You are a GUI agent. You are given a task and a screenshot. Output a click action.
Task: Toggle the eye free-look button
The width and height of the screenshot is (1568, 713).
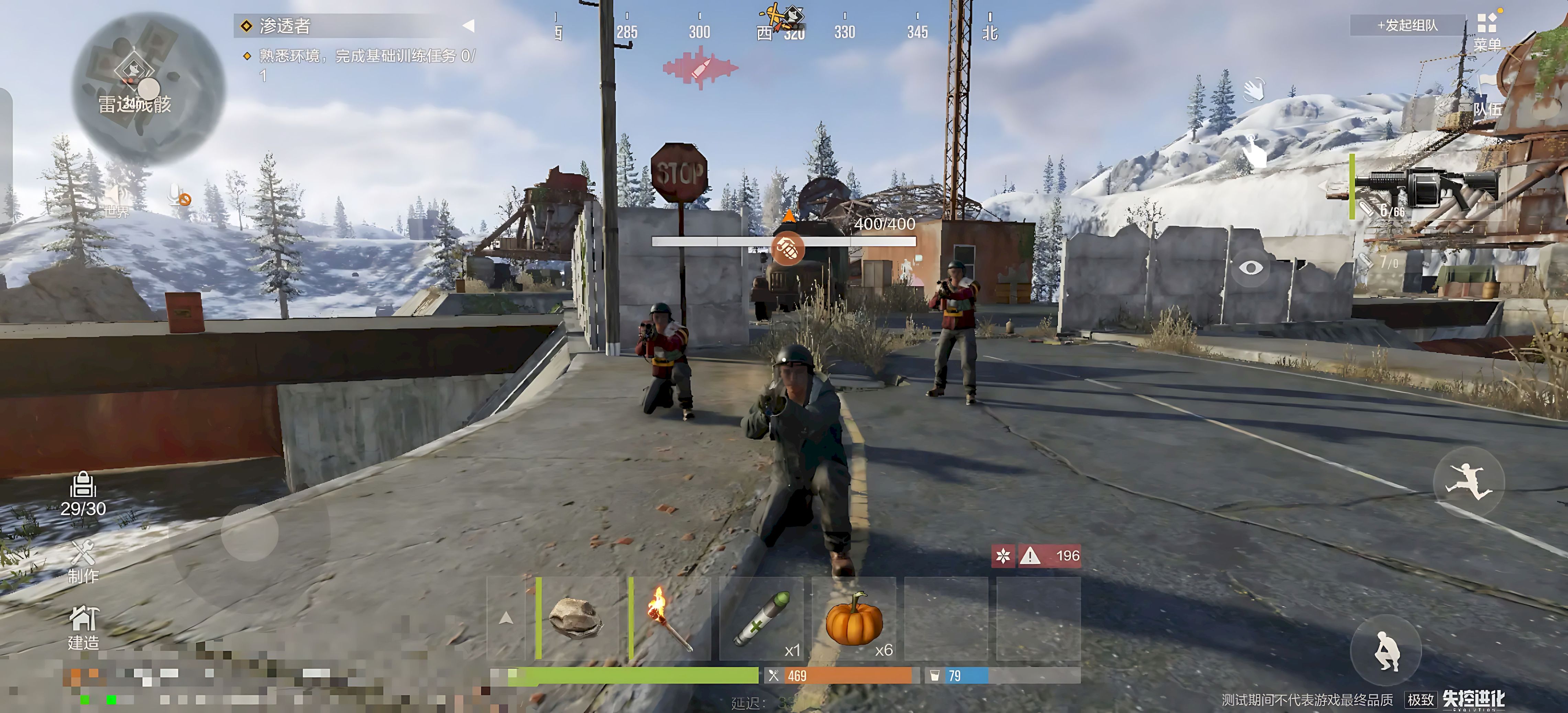[x=1250, y=268]
